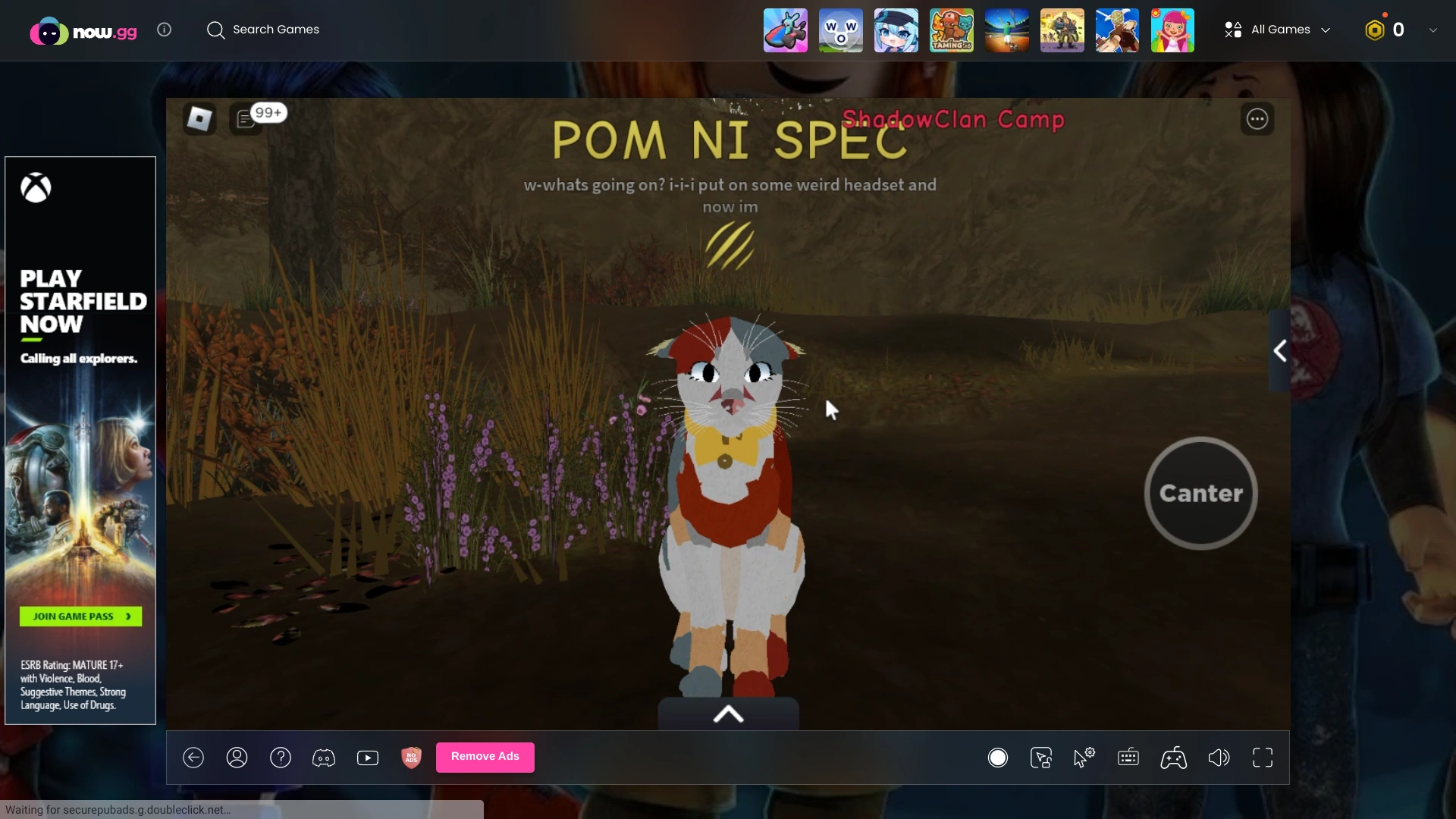Expand chat using the upward arrow
The width and height of the screenshot is (1456, 819).
[727, 714]
